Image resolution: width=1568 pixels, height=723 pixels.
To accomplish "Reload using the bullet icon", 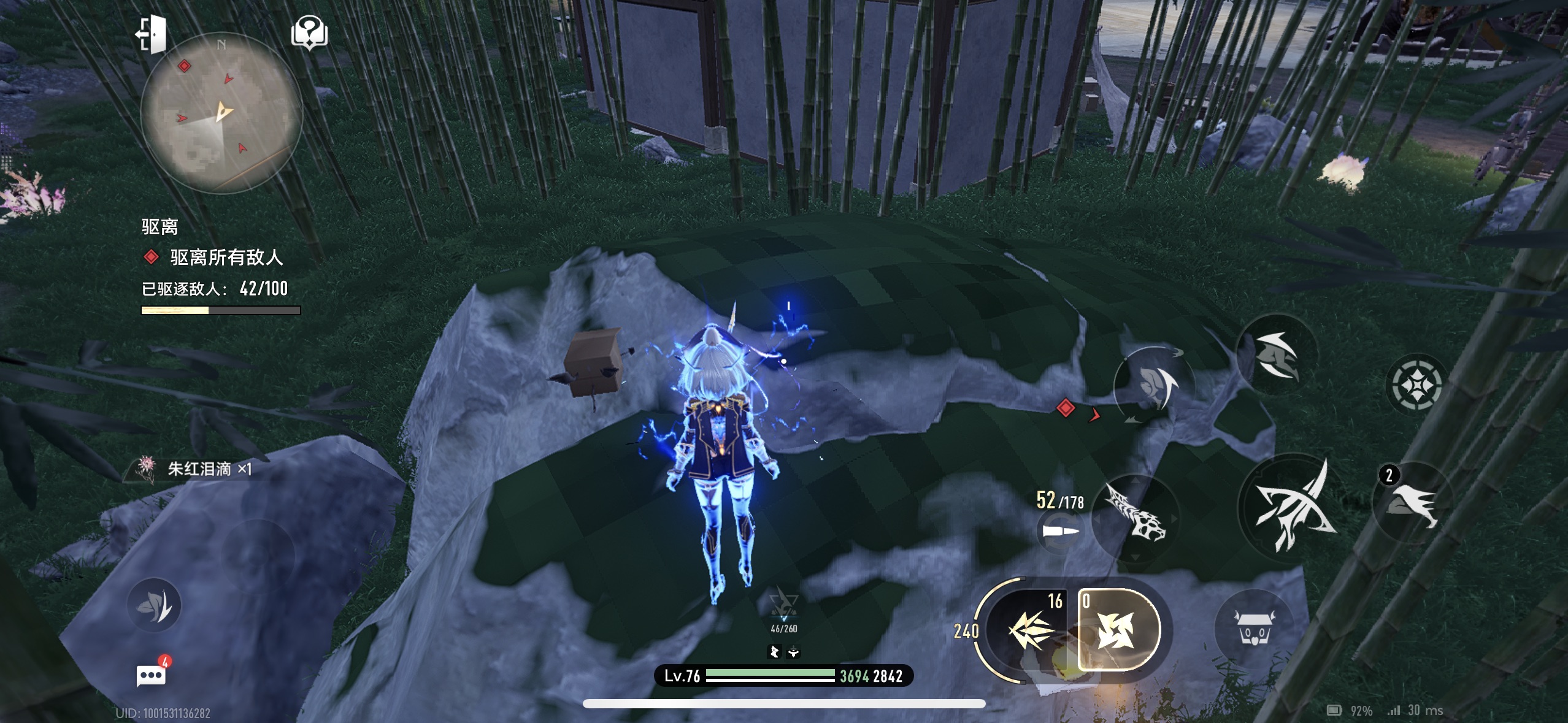I will tap(1060, 531).
